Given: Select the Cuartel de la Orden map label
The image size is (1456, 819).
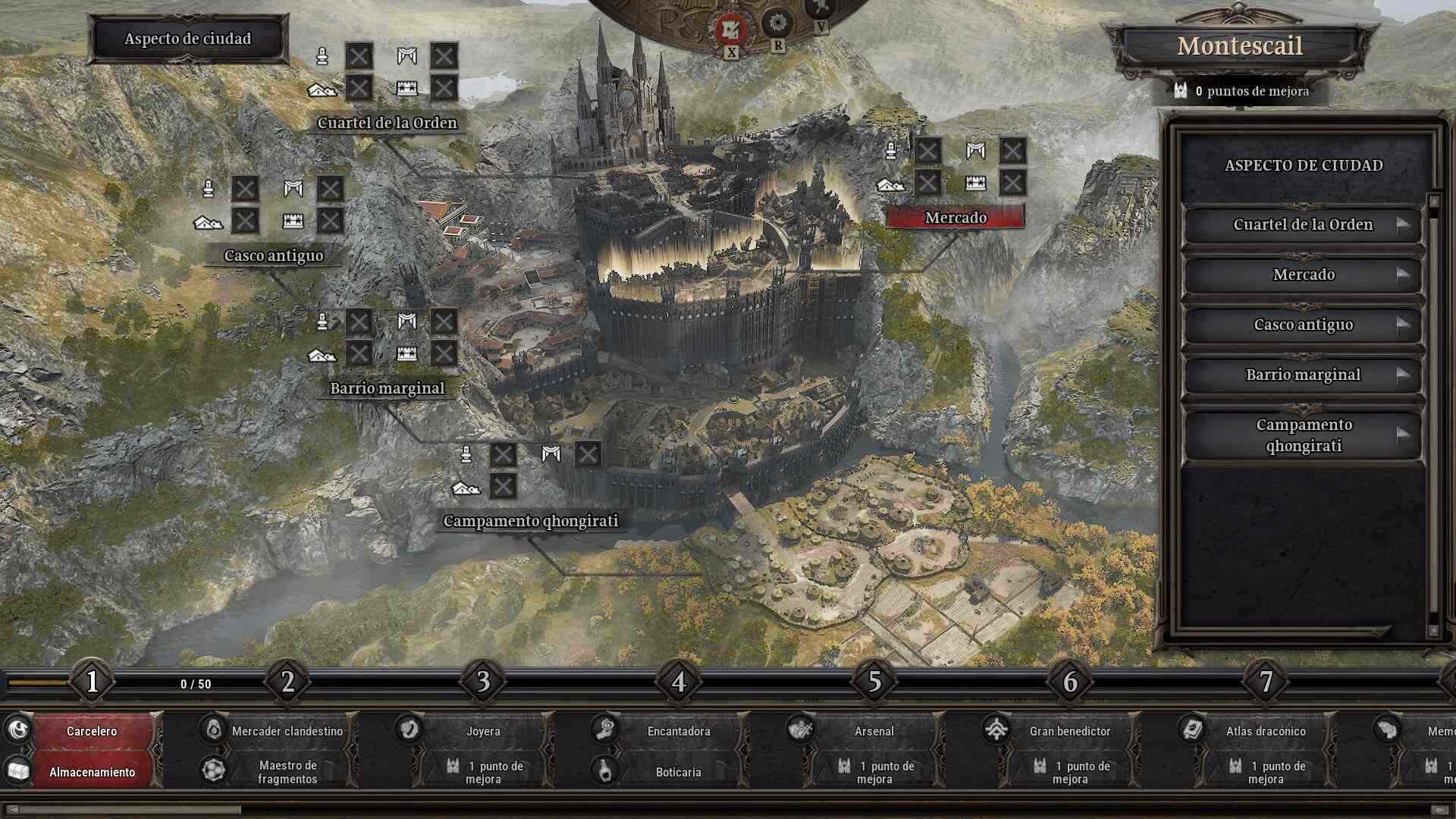Looking at the screenshot, I should tap(387, 123).
